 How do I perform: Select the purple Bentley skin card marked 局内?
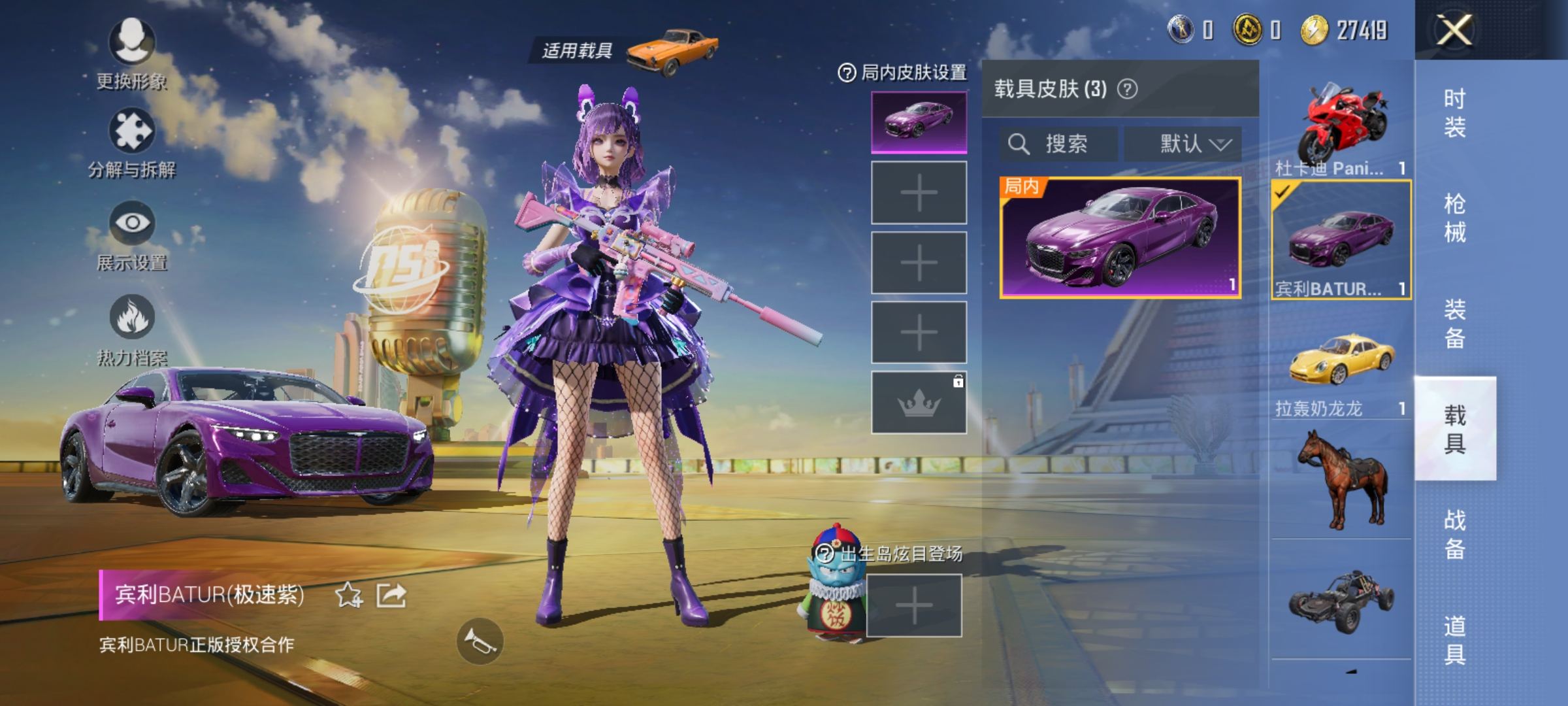[x=1120, y=238]
